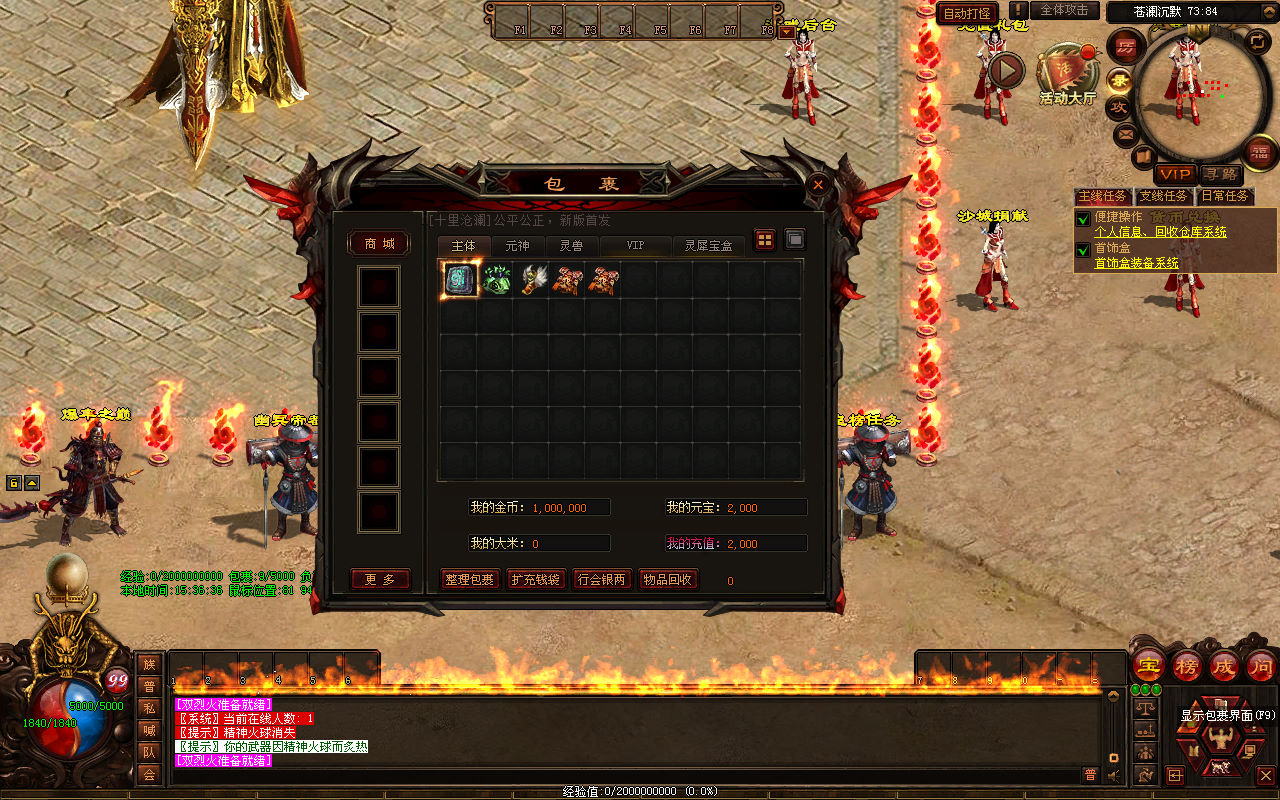Open the 商城 shop
1280x800 pixels.
point(379,244)
